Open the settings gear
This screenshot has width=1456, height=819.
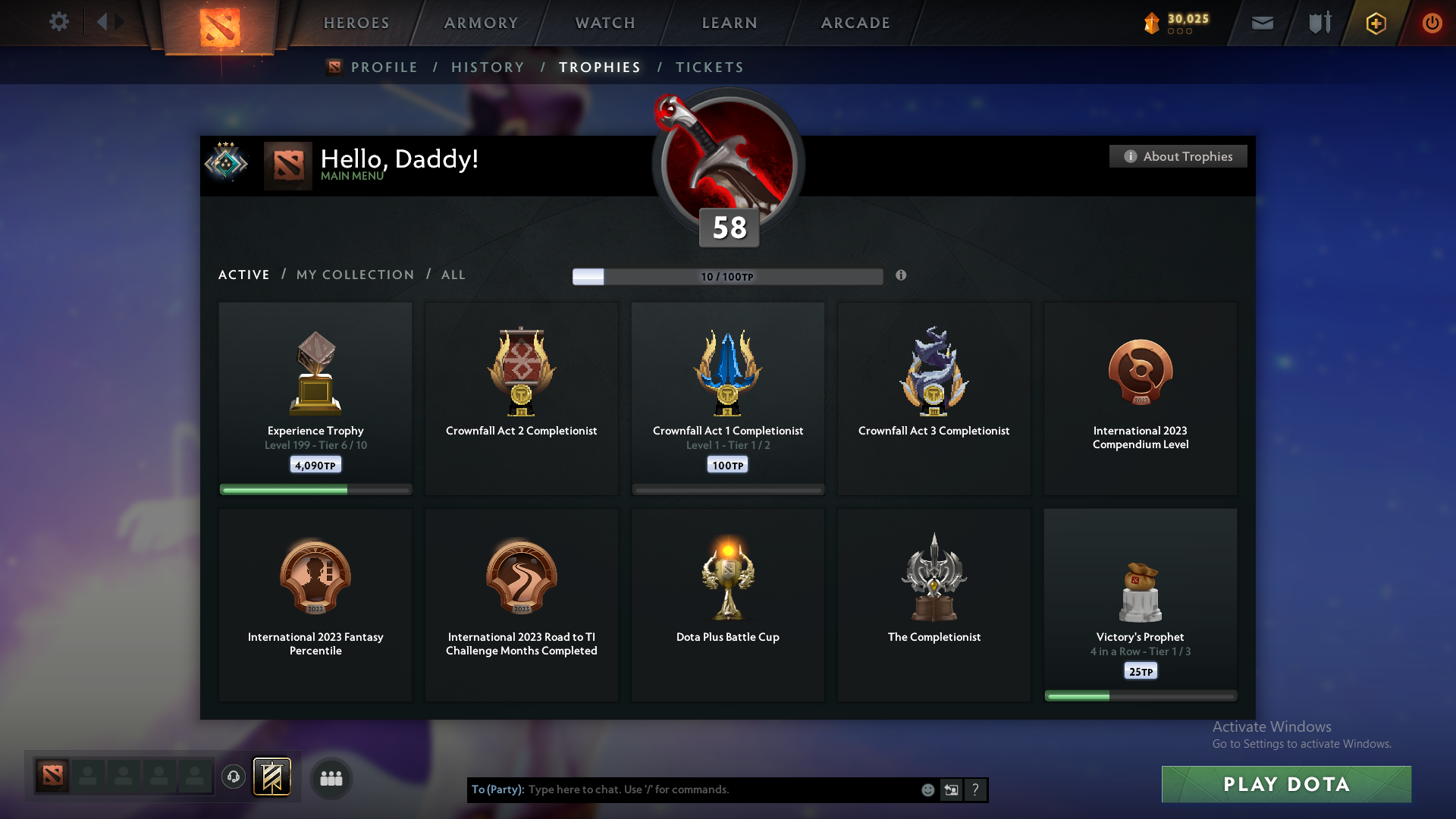(x=59, y=22)
